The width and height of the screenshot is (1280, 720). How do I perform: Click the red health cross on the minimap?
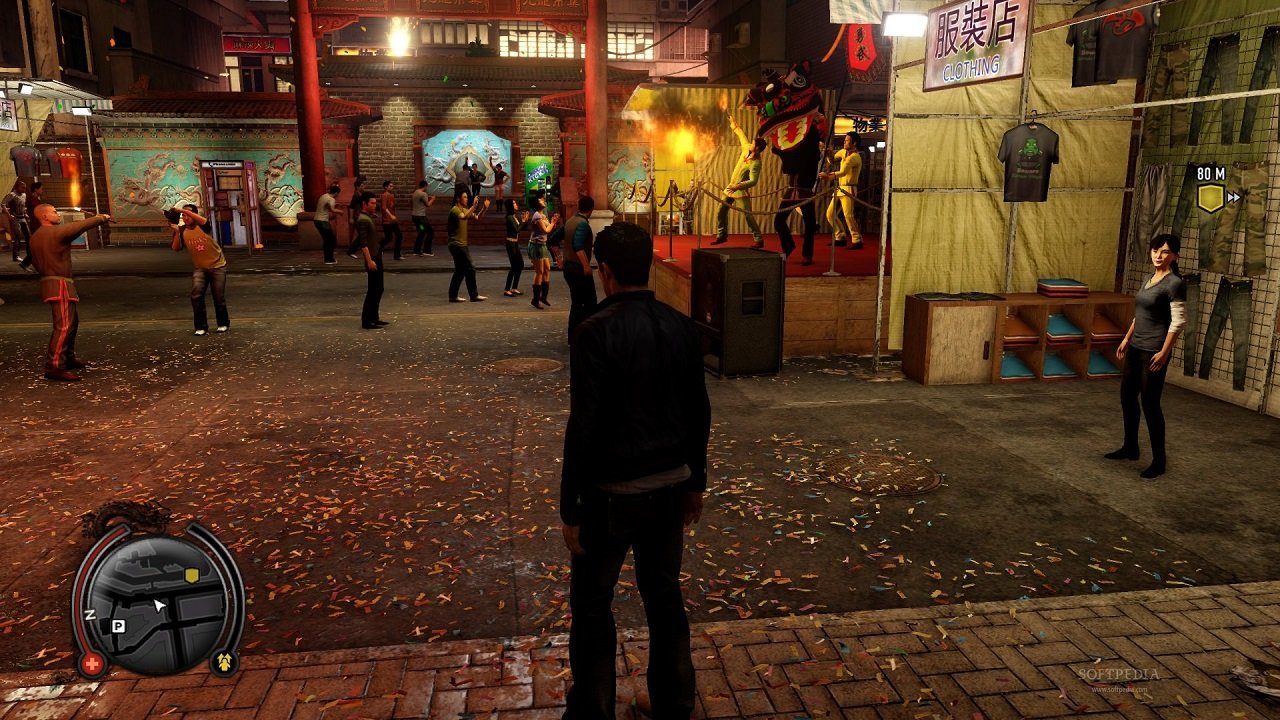point(93,662)
